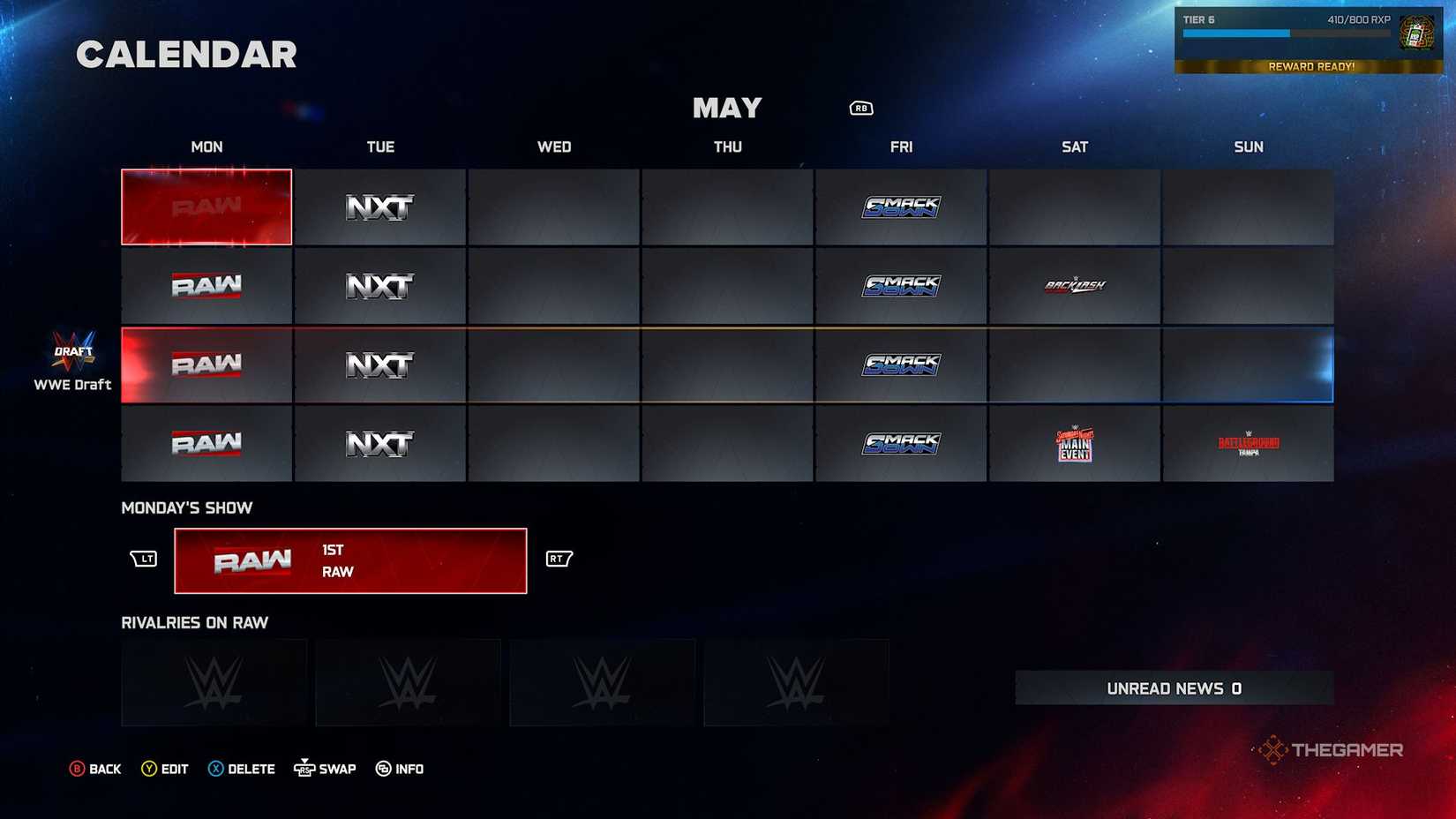1456x819 pixels.
Task: Click the LT trigger to view the previous show
Action: (x=144, y=559)
